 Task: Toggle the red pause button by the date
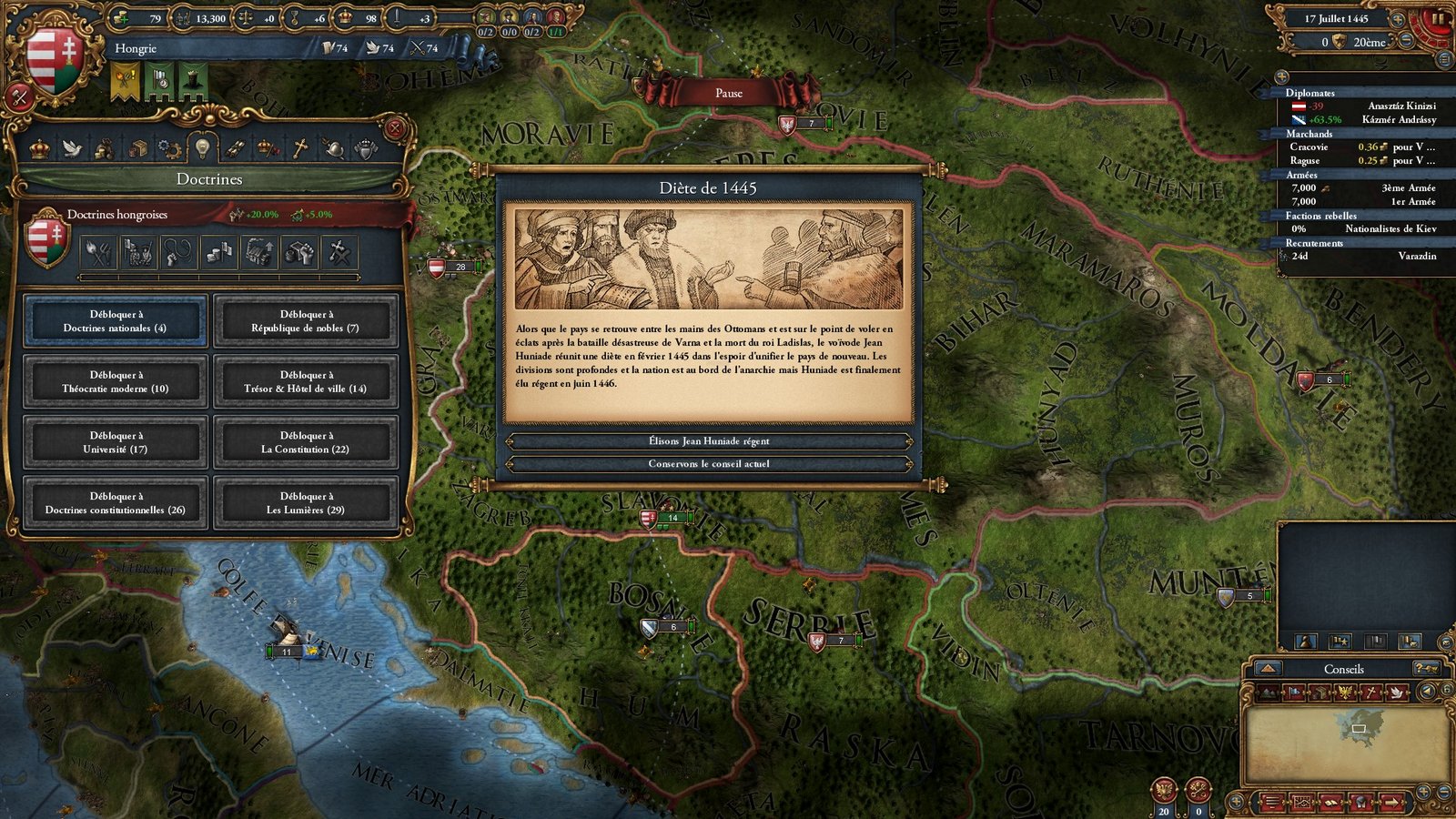[x=1439, y=18]
